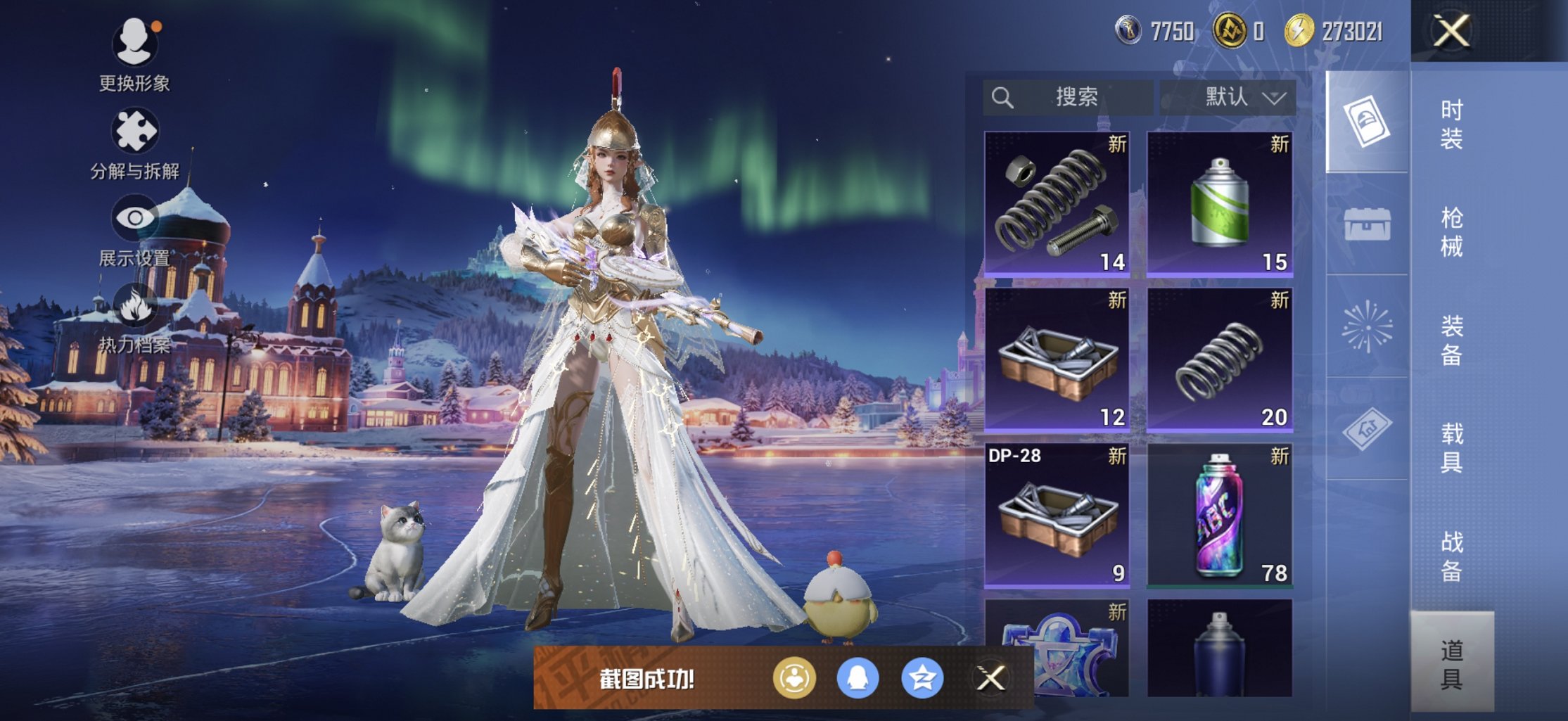
Task: Switch to 装备 equipment tab
Action: [x=1452, y=340]
